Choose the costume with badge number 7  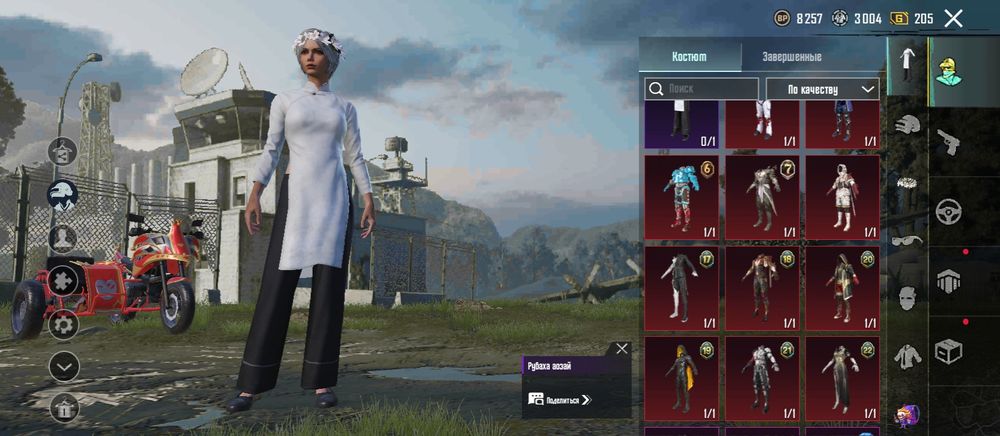click(x=762, y=196)
